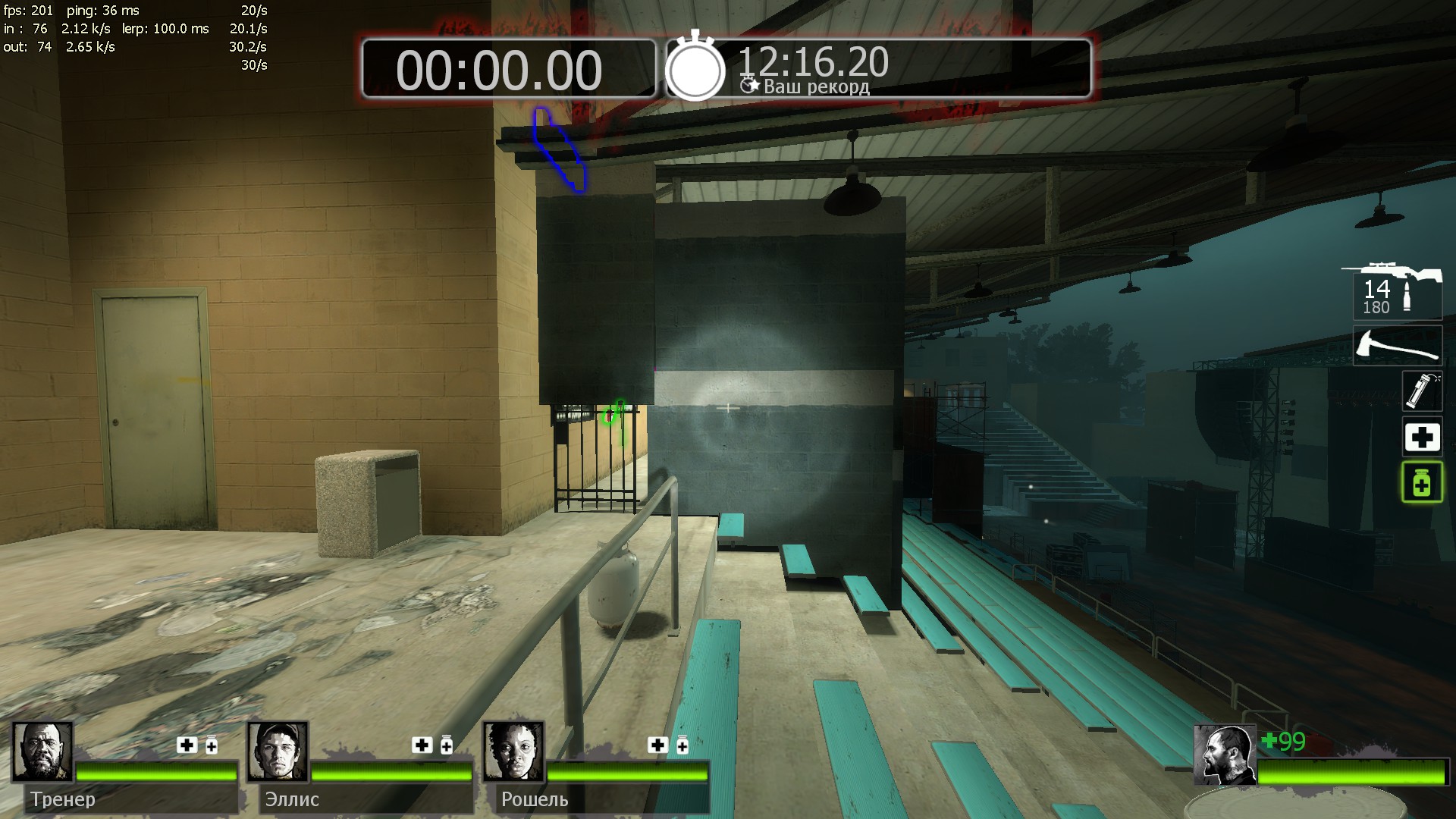Equip the pipe bomb slot
This screenshot has width=1456, height=819.
1421,391
